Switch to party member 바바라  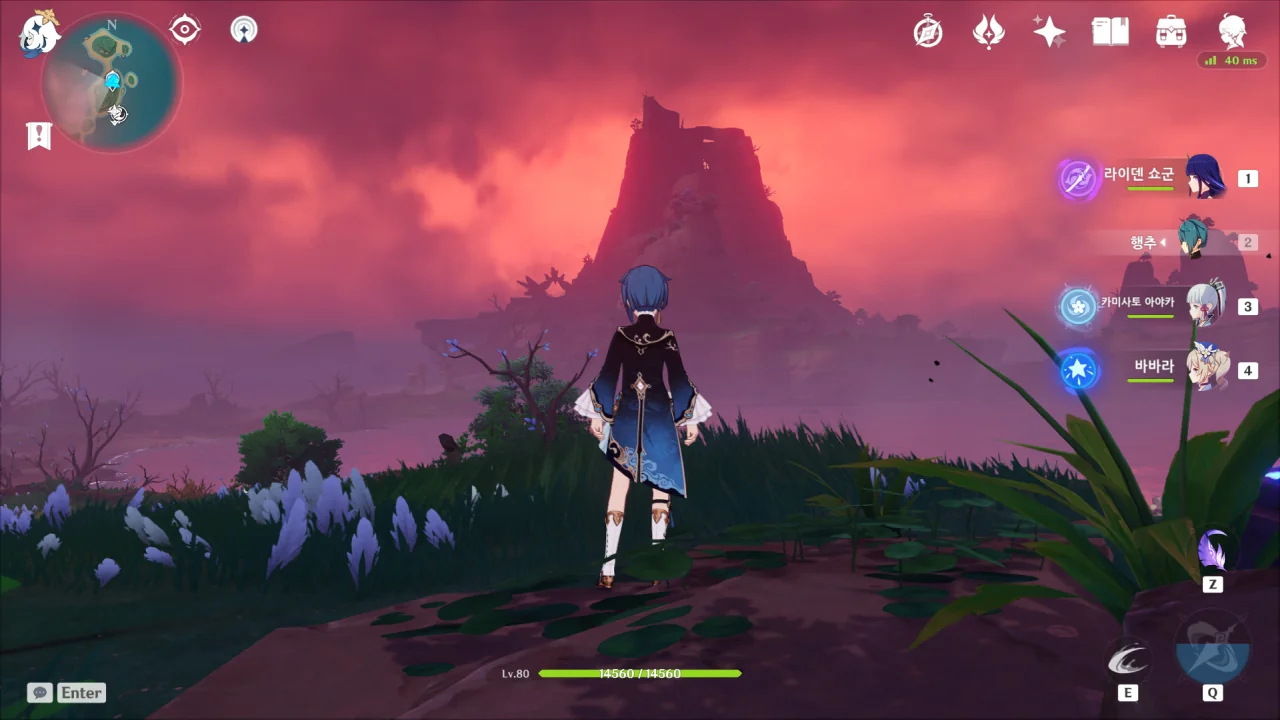1205,370
